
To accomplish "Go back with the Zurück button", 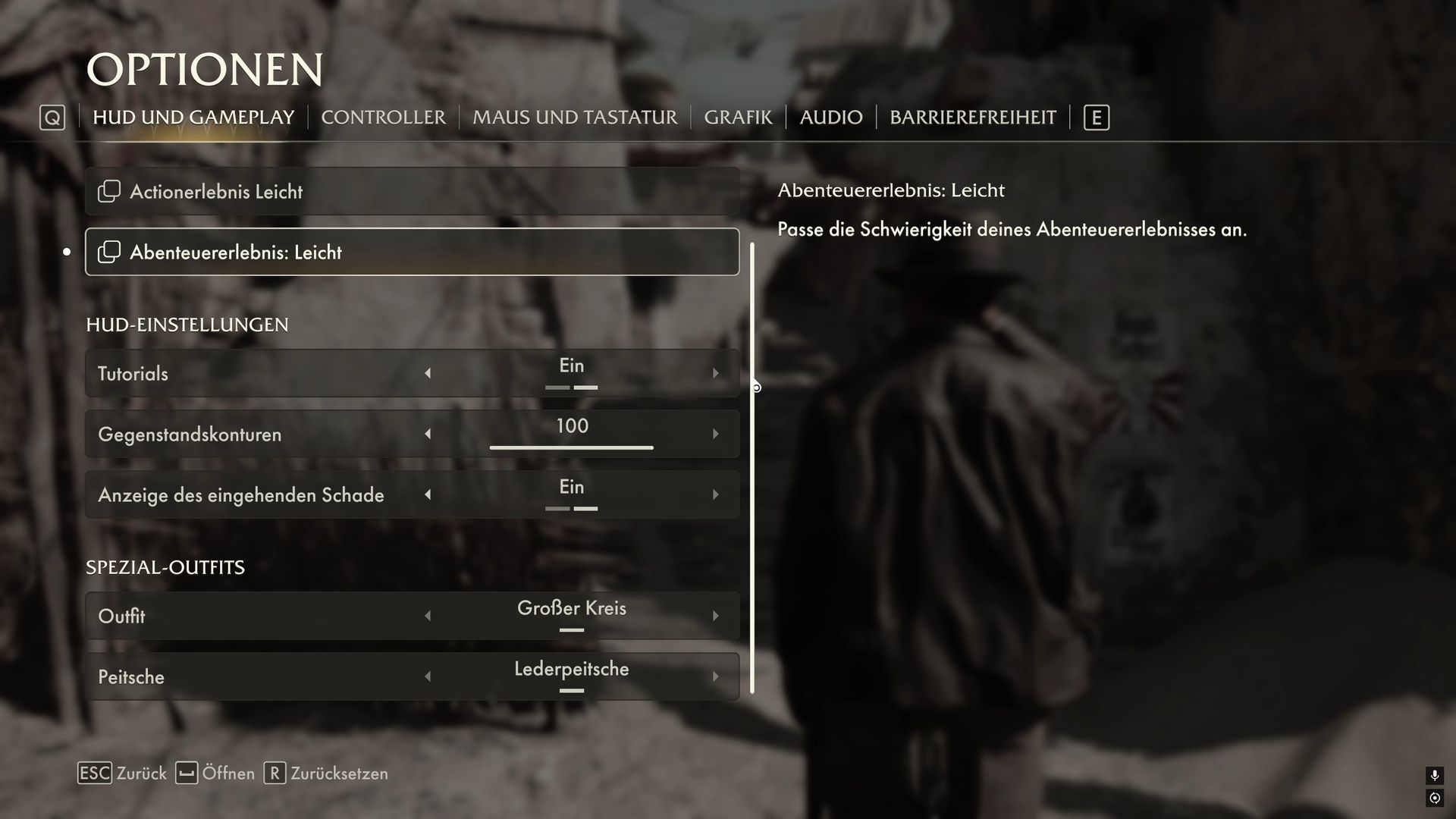I will point(123,773).
